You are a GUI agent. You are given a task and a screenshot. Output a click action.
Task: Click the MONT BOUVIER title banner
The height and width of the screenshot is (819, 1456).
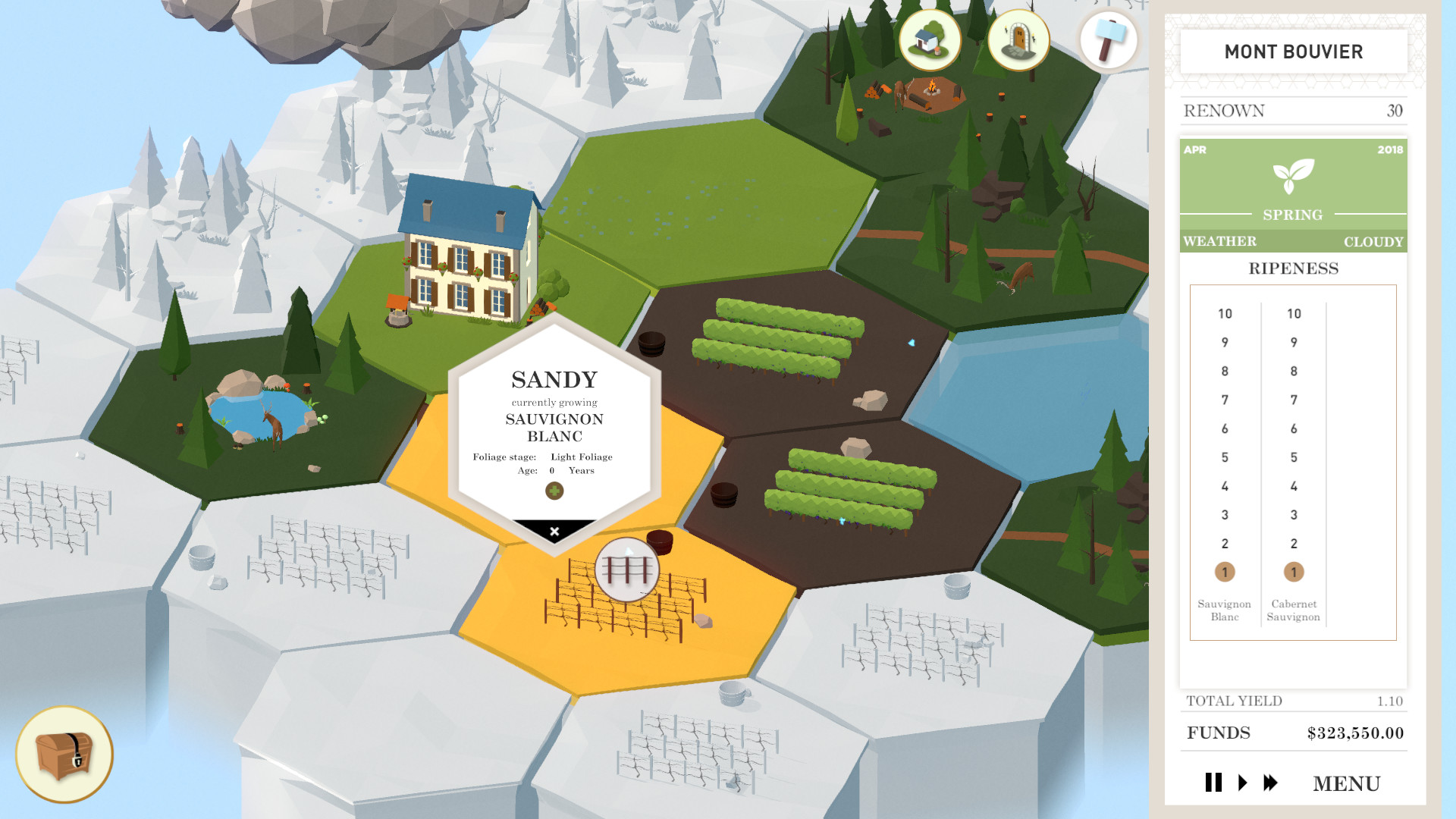point(1293,52)
